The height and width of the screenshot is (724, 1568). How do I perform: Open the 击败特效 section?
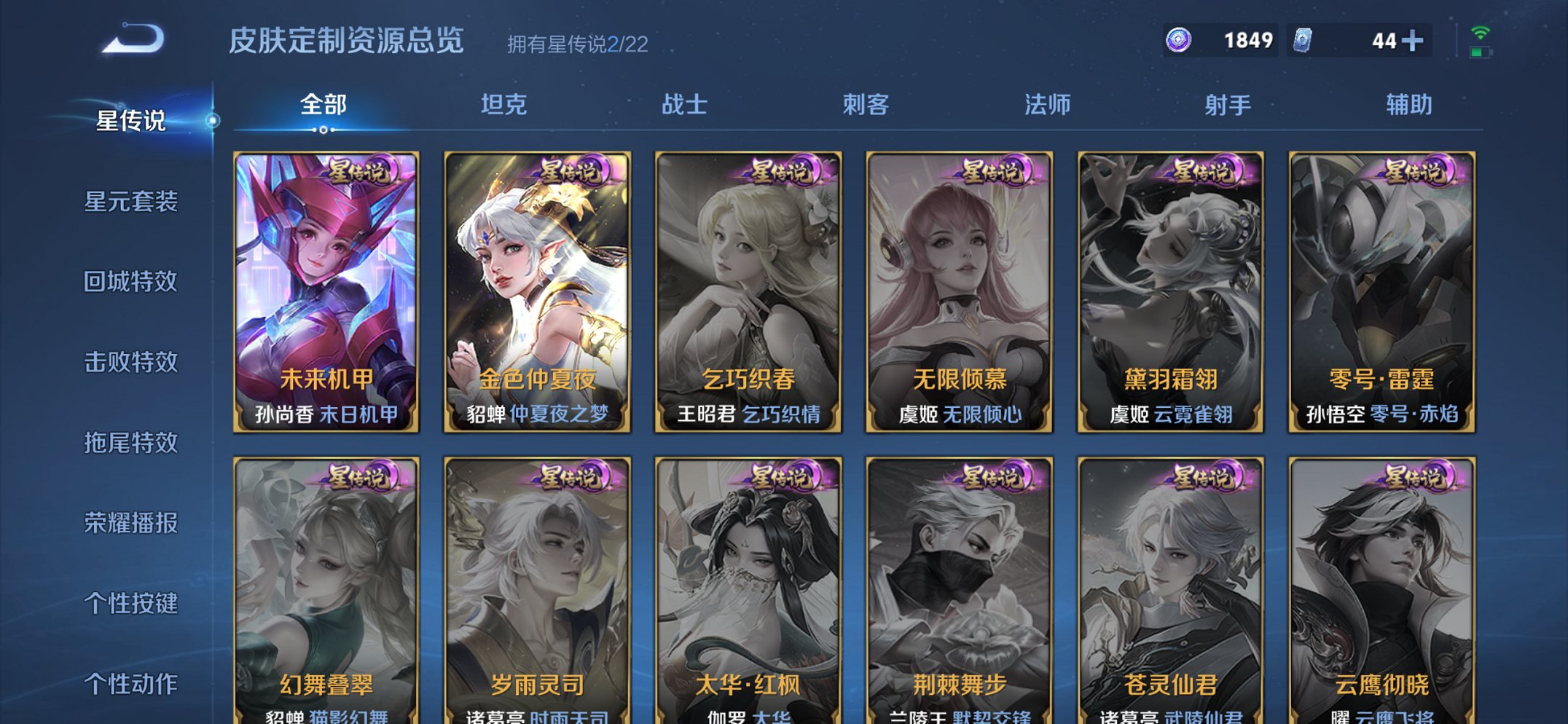(x=133, y=361)
